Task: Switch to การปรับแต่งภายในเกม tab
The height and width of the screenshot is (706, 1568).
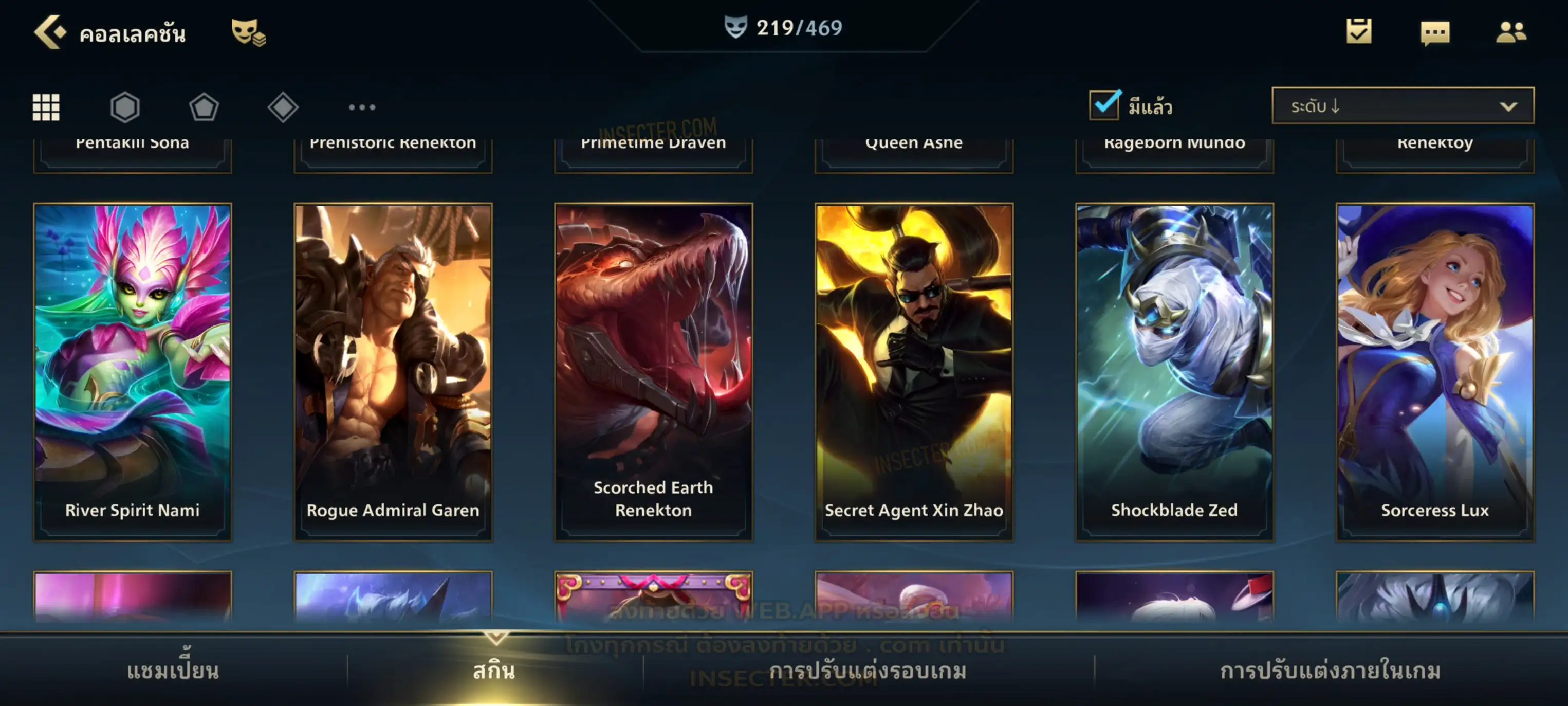Action: (x=1331, y=671)
